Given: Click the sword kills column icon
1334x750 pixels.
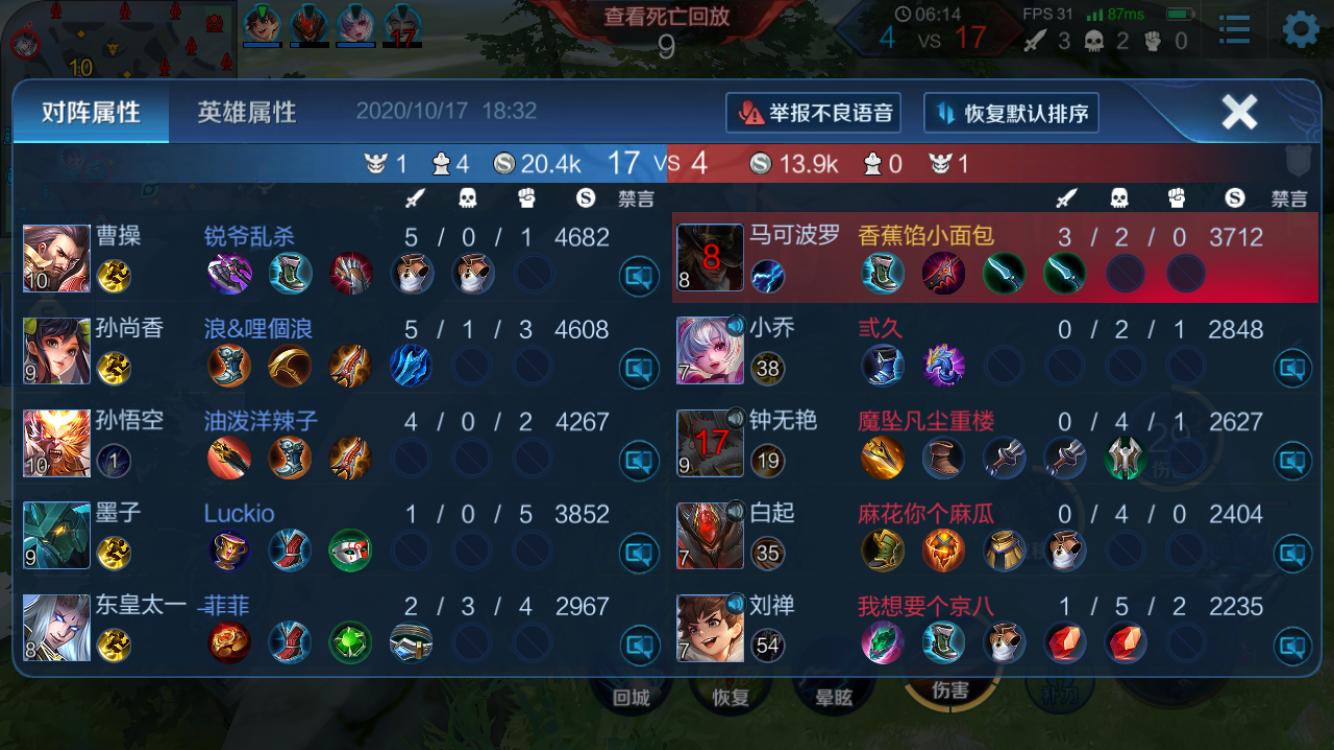Looking at the screenshot, I should coord(412,197).
